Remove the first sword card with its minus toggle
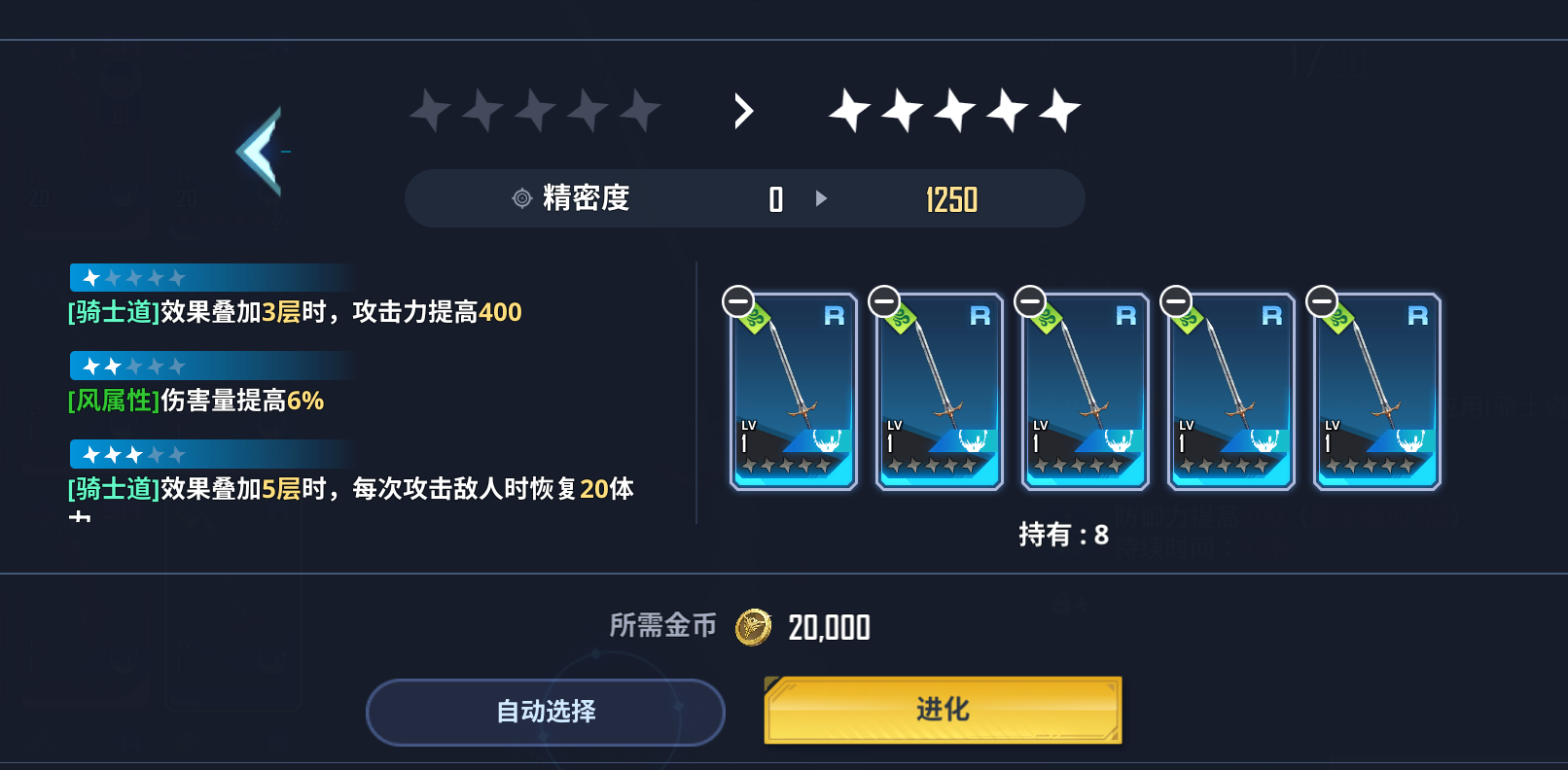 738,298
